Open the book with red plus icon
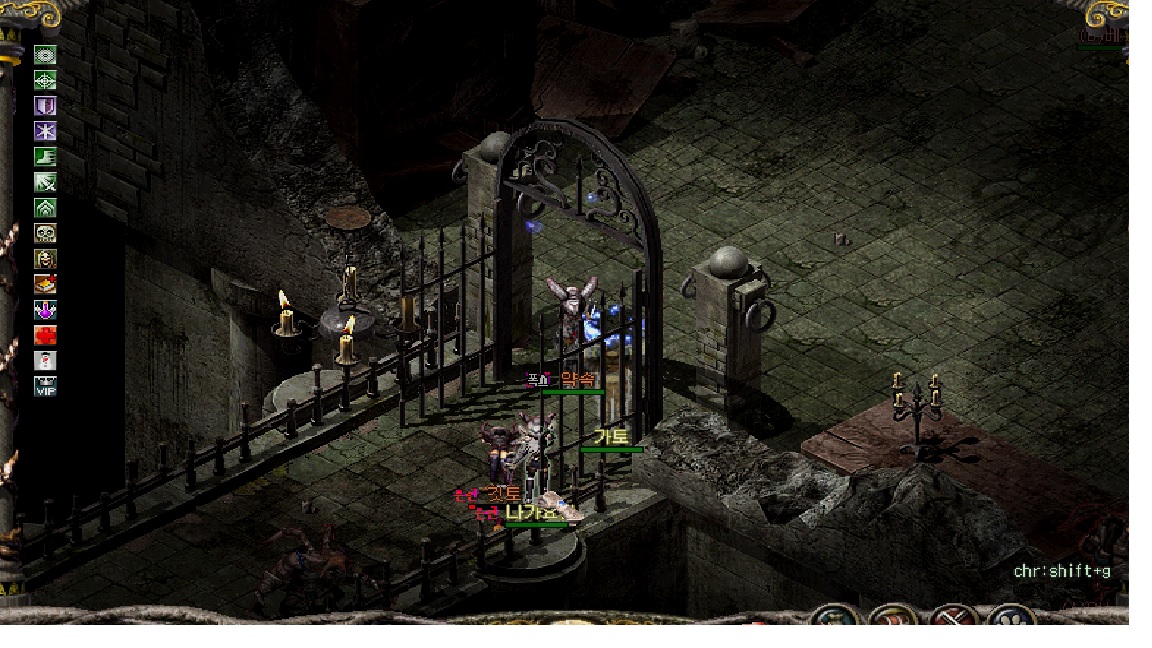Viewport: 1152px width, 648px height. click(x=45, y=284)
